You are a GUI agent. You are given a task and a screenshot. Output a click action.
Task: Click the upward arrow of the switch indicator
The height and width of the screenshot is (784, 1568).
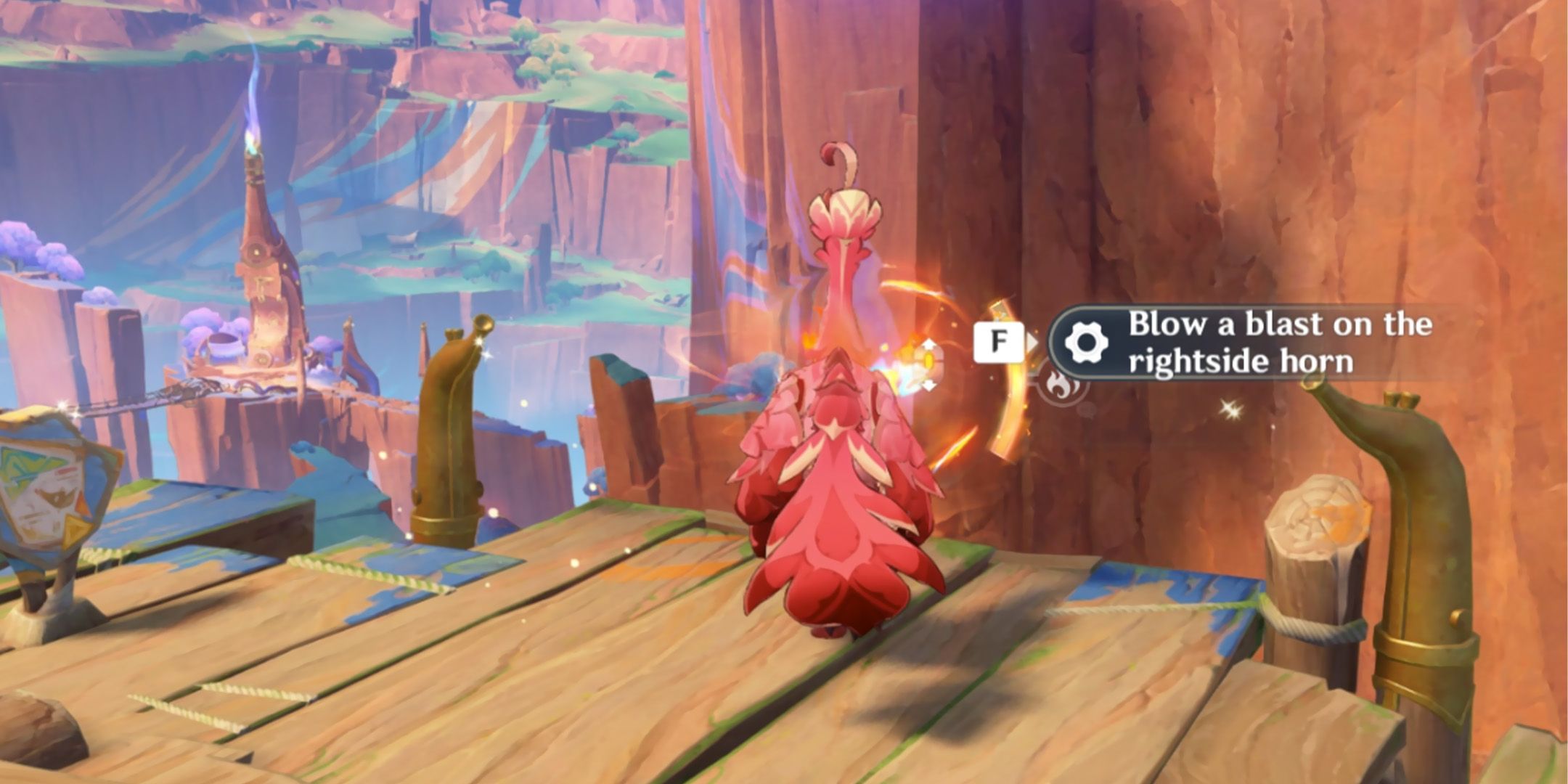tap(928, 345)
